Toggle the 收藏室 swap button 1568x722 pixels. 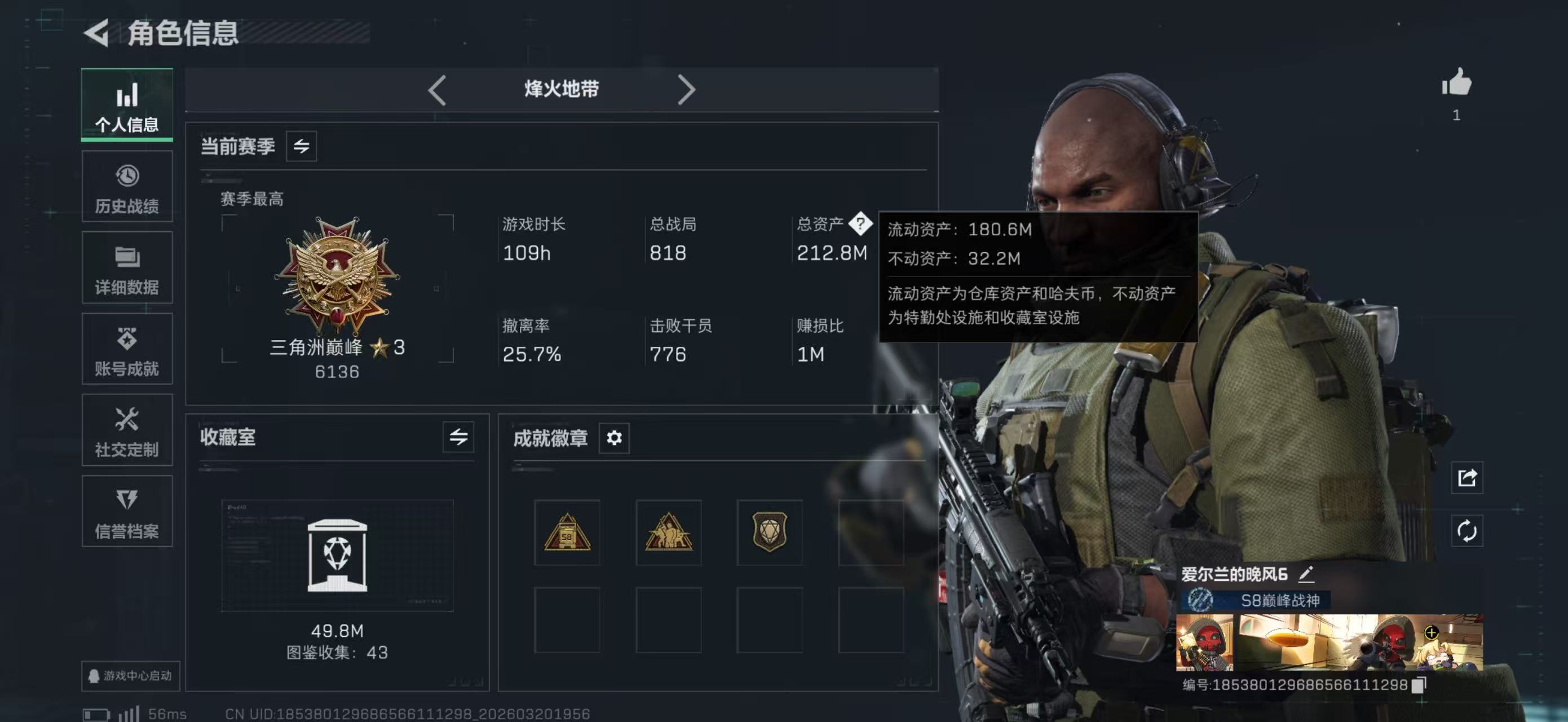(x=458, y=437)
